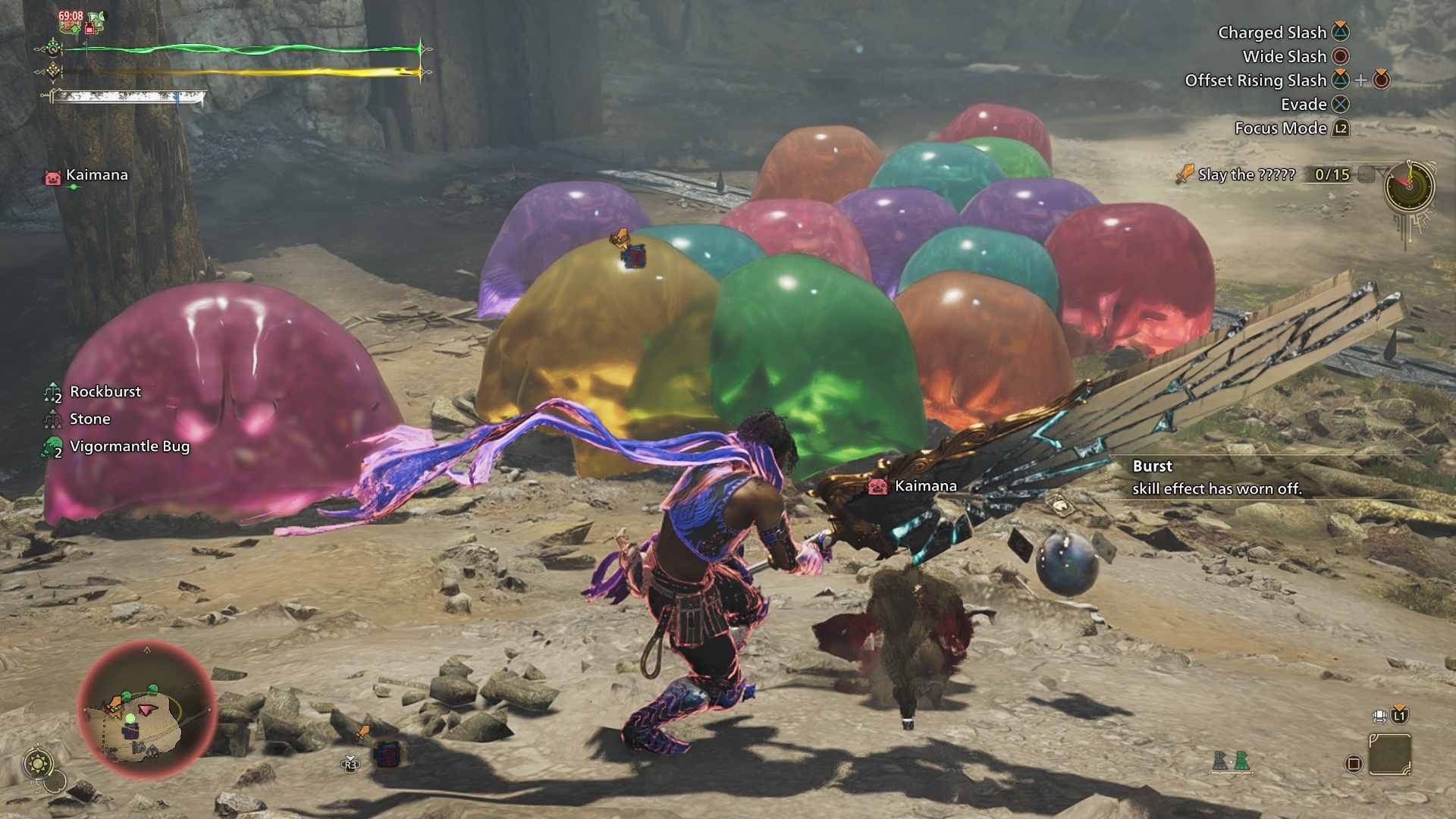Choose Stone from the ammo list
Viewport: 1456px width, 819px height.
point(89,419)
